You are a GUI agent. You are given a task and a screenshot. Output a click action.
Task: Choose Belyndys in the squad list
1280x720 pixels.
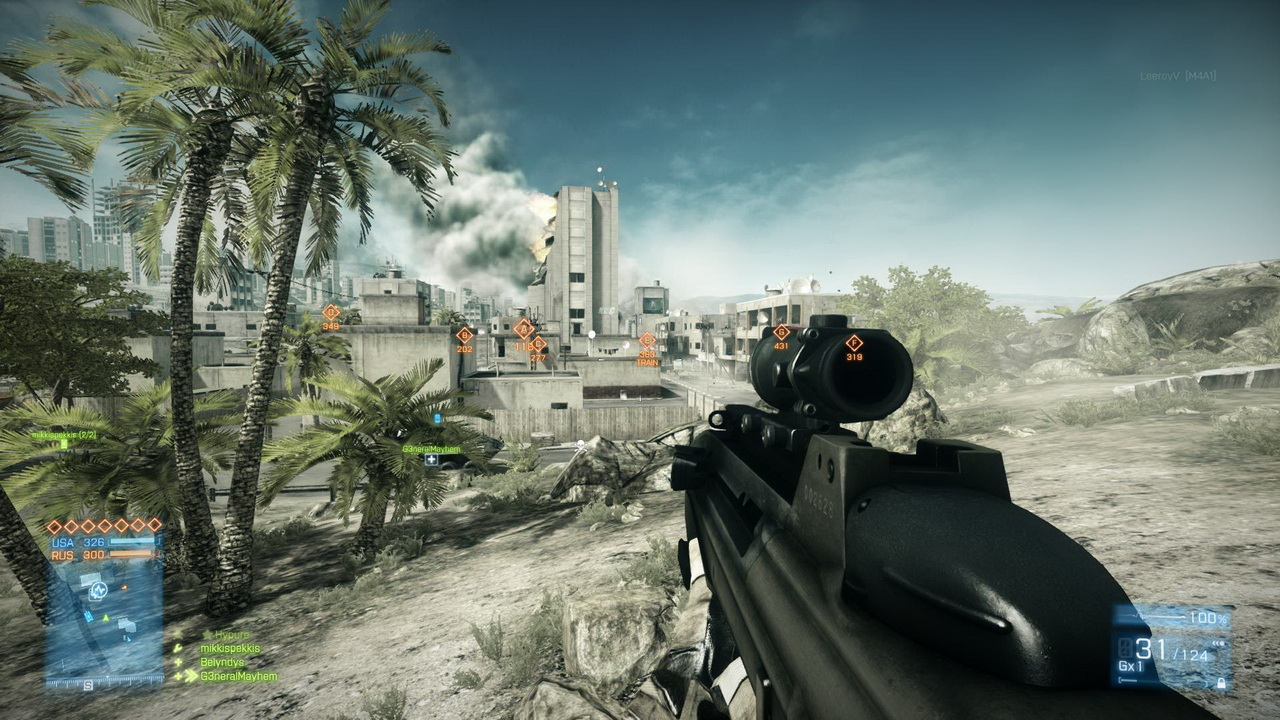click(223, 662)
